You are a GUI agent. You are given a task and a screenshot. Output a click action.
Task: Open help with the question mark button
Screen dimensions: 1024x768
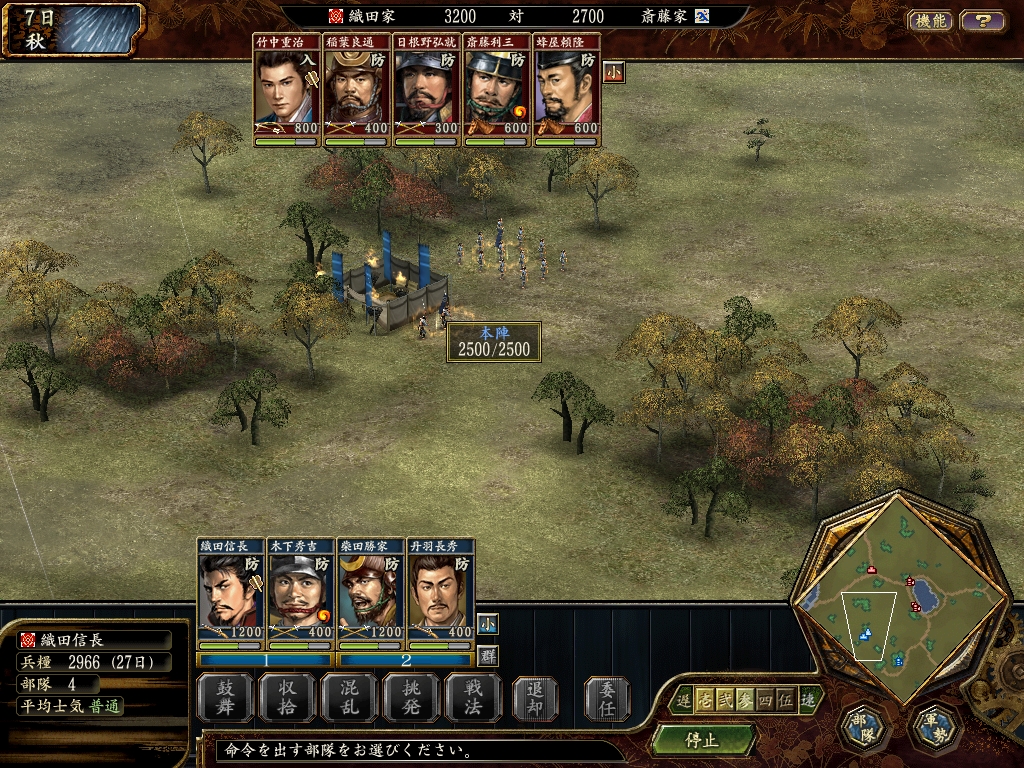pyautogui.click(x=982, y=20)
